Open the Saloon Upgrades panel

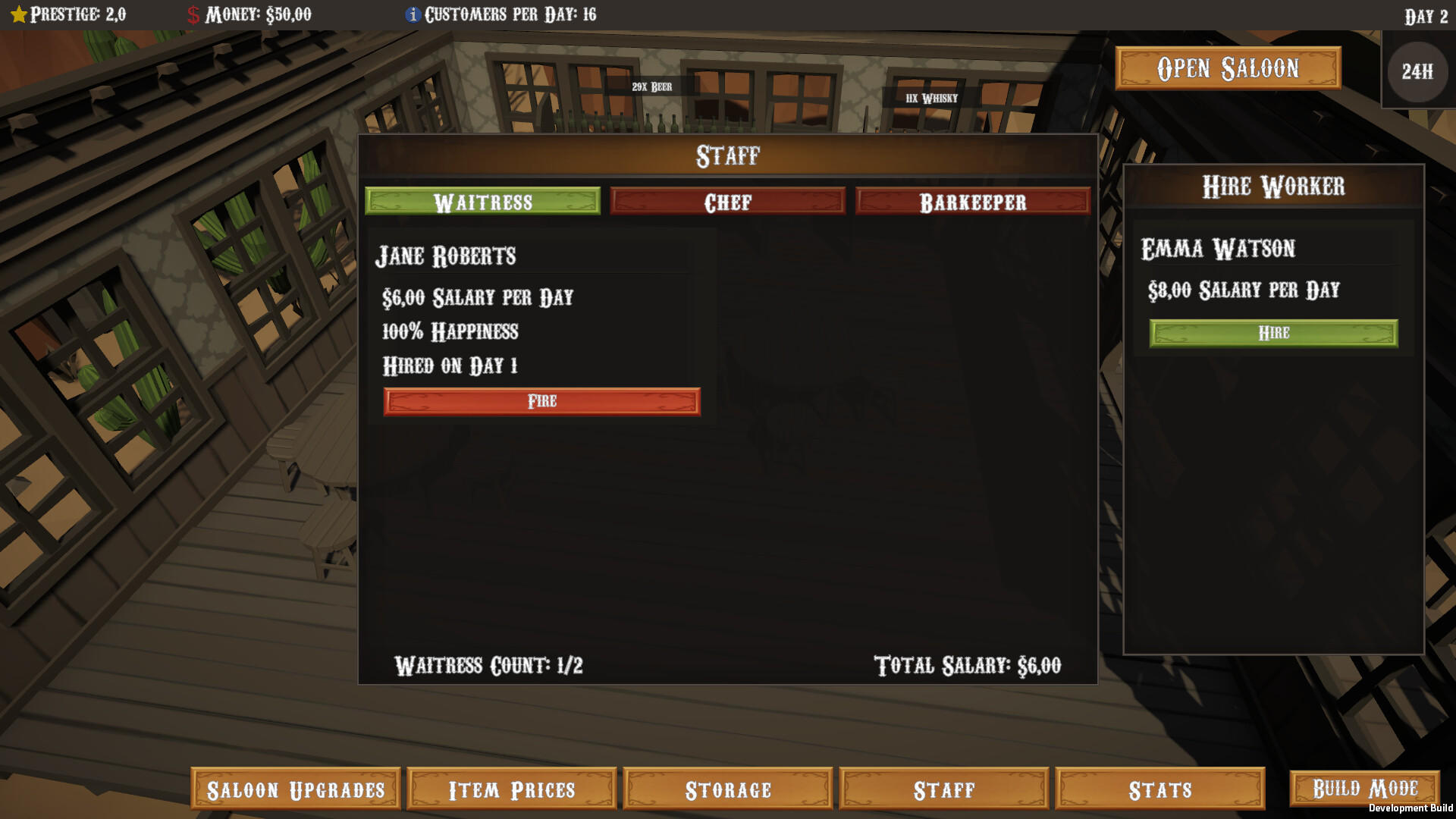[296, 789]
